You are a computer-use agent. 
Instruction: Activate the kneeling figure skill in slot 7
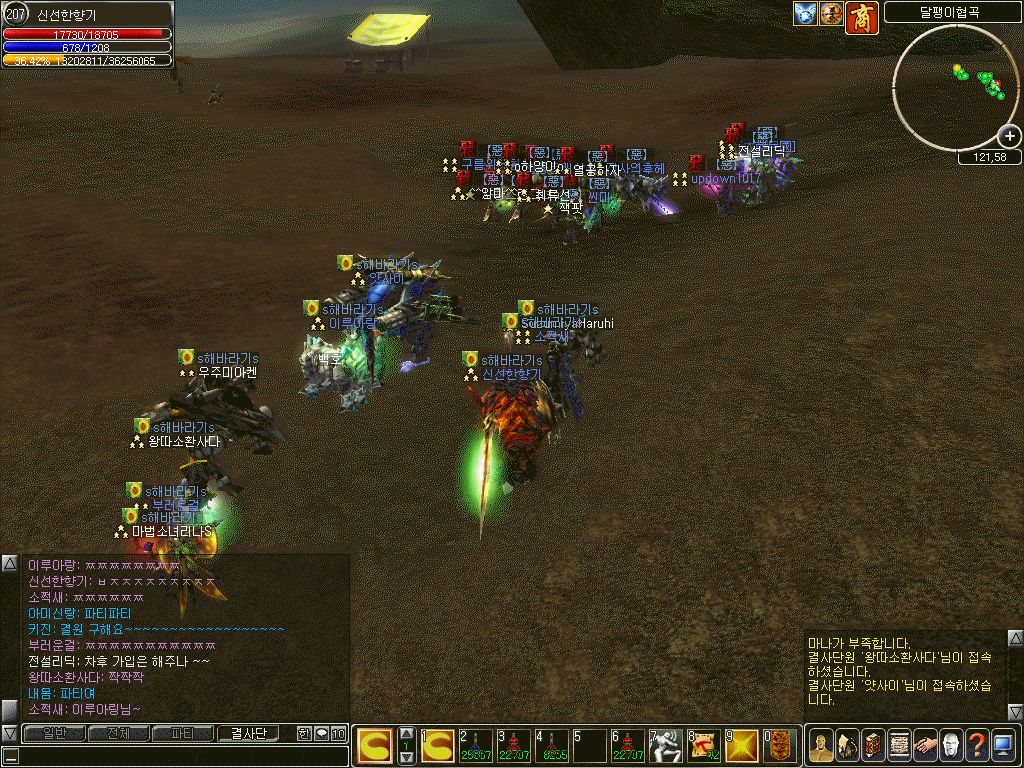pos(667,745)
